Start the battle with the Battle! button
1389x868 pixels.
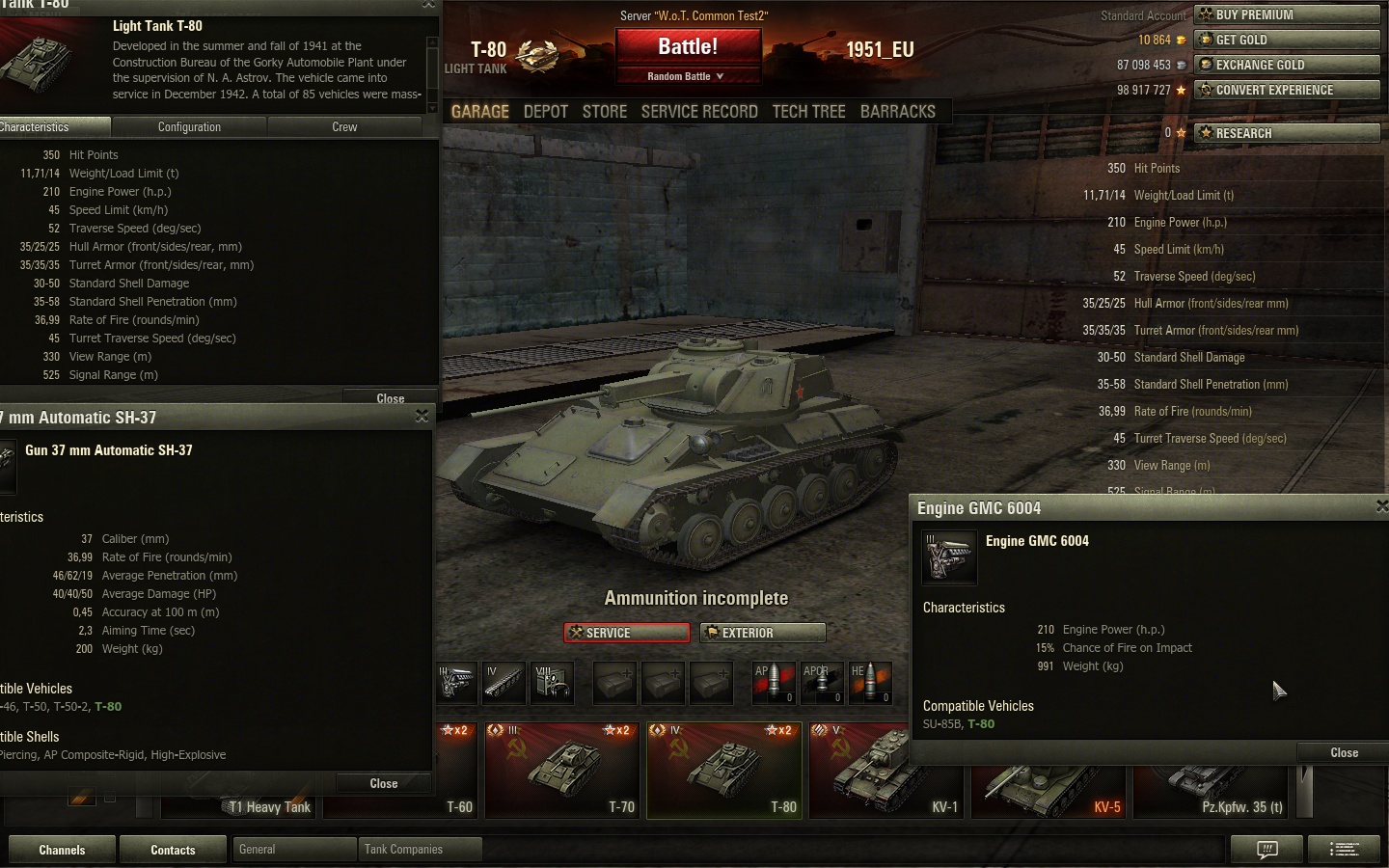click(x=688, y=46)
